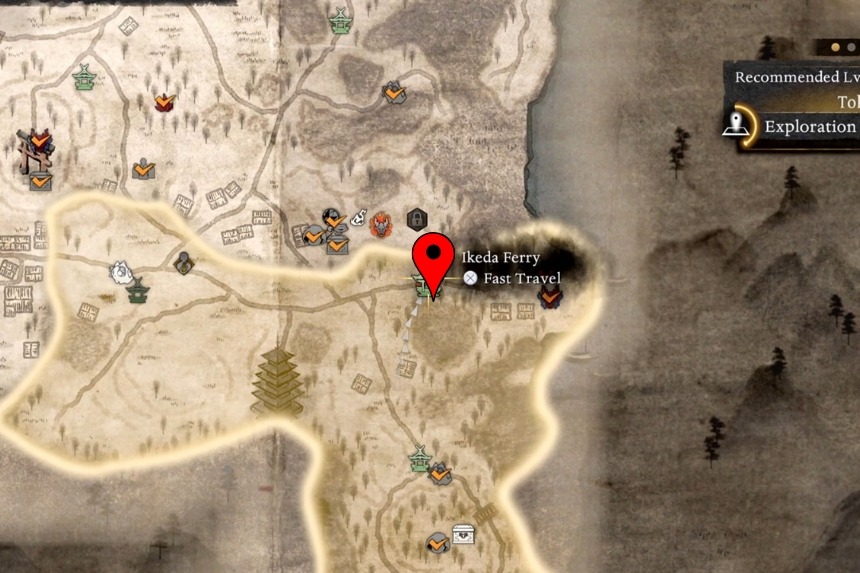Click the dark money pouch map marker
The width and height of the screenshot is (860, 573).
click(x=183, y=263)
